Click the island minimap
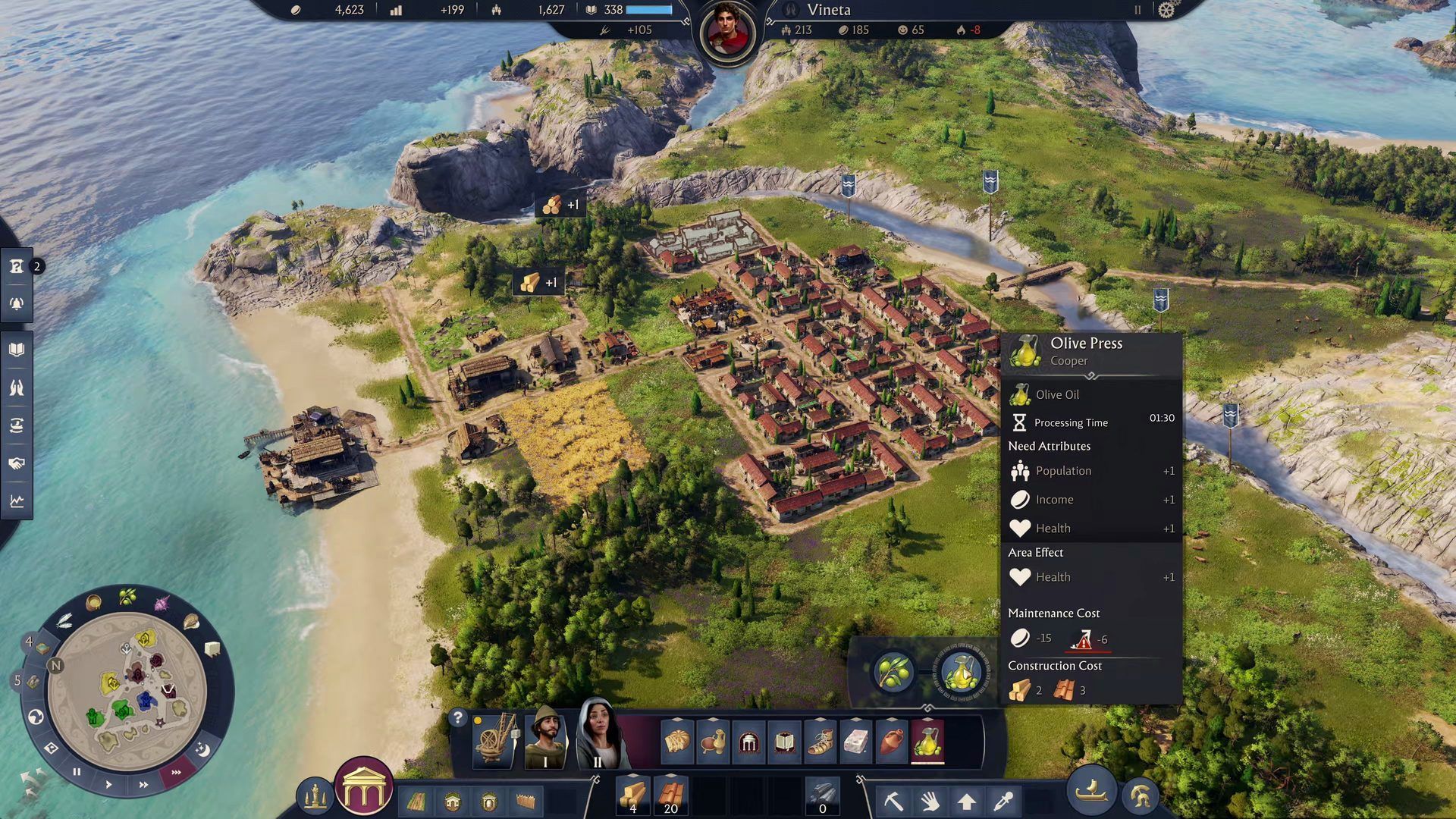Screen dimensions: 1456x819 pos(127,692)
